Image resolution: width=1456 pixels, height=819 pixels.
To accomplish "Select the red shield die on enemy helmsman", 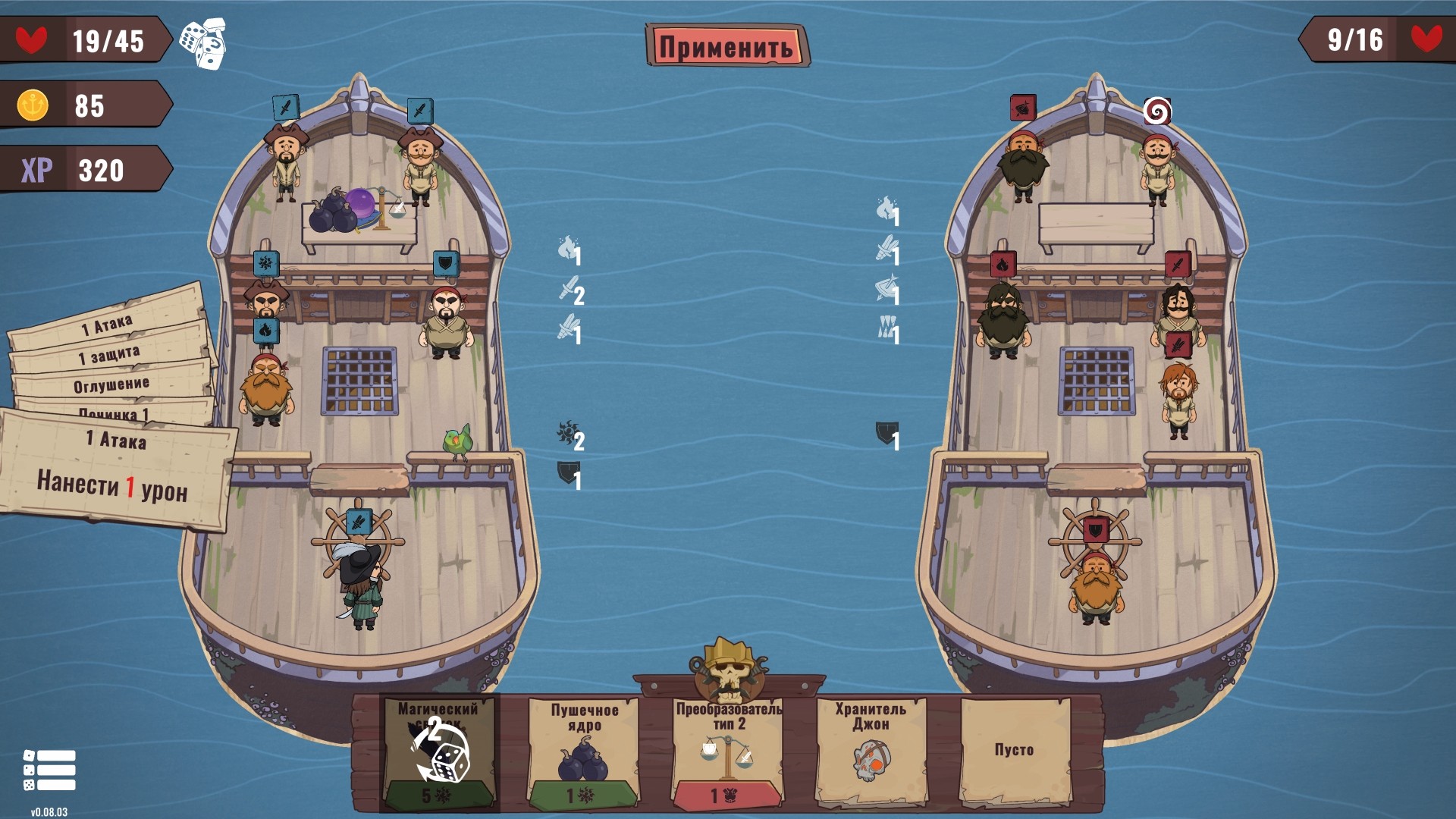I will tap(1096, 529).
